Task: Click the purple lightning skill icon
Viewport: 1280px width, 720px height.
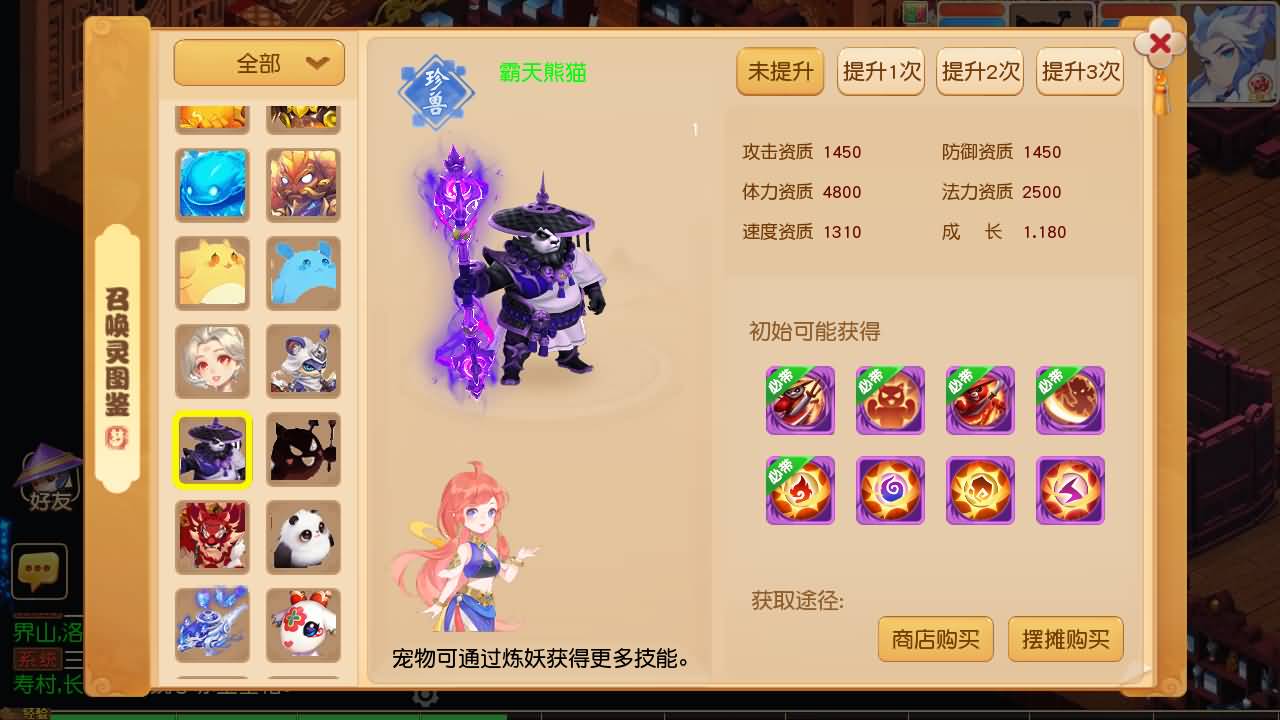Action: (x=1070, y=490)
